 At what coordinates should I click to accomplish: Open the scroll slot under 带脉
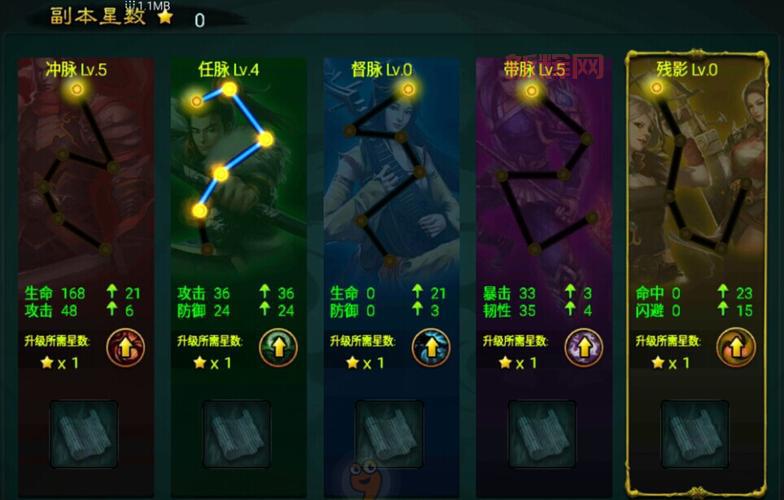pos(543,434)
